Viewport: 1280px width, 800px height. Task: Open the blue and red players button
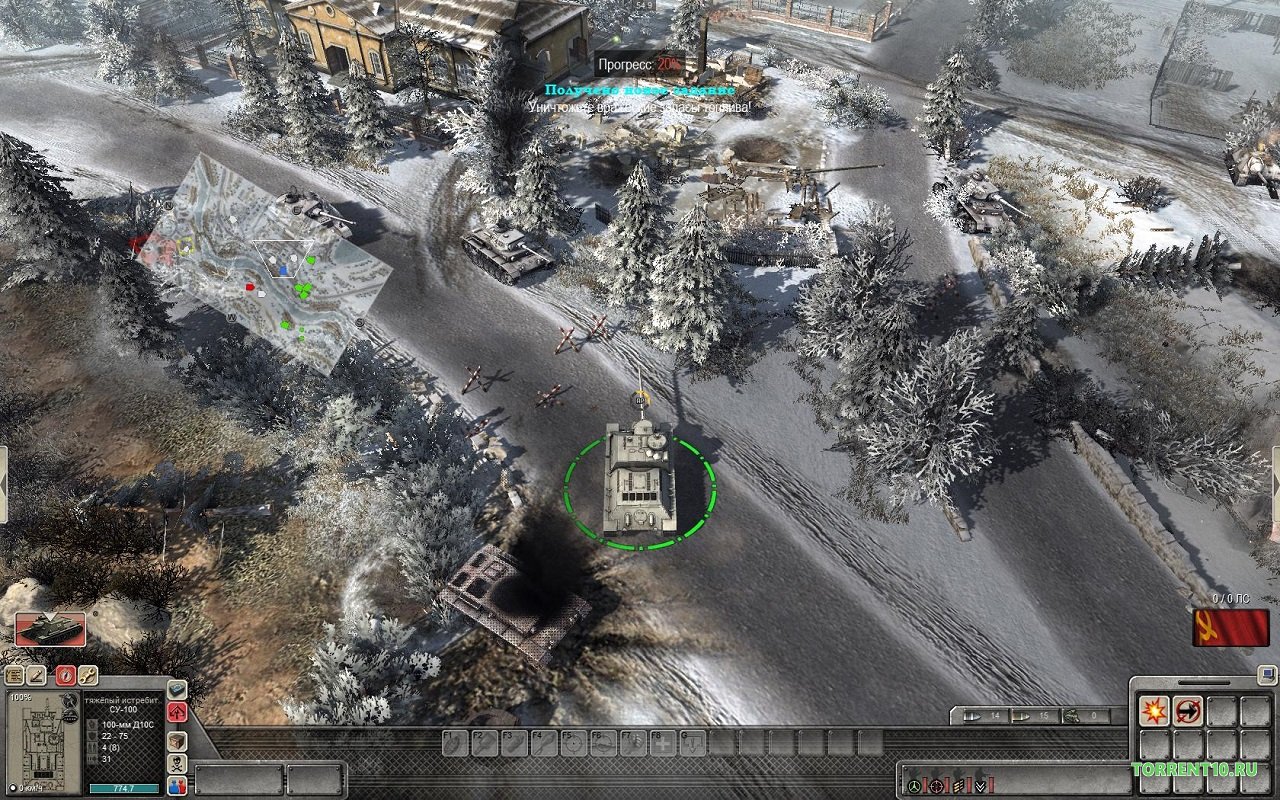(177, 786)
